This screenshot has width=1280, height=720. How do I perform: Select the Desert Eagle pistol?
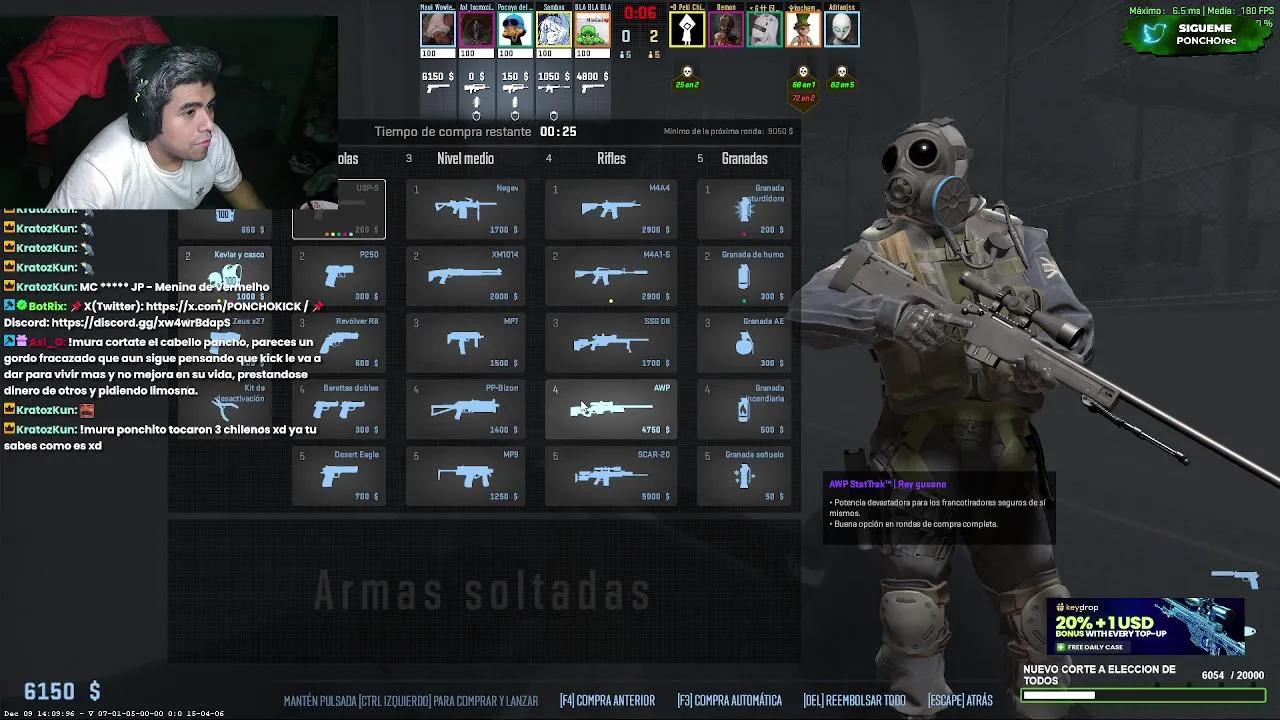click(x=338, y=475)
